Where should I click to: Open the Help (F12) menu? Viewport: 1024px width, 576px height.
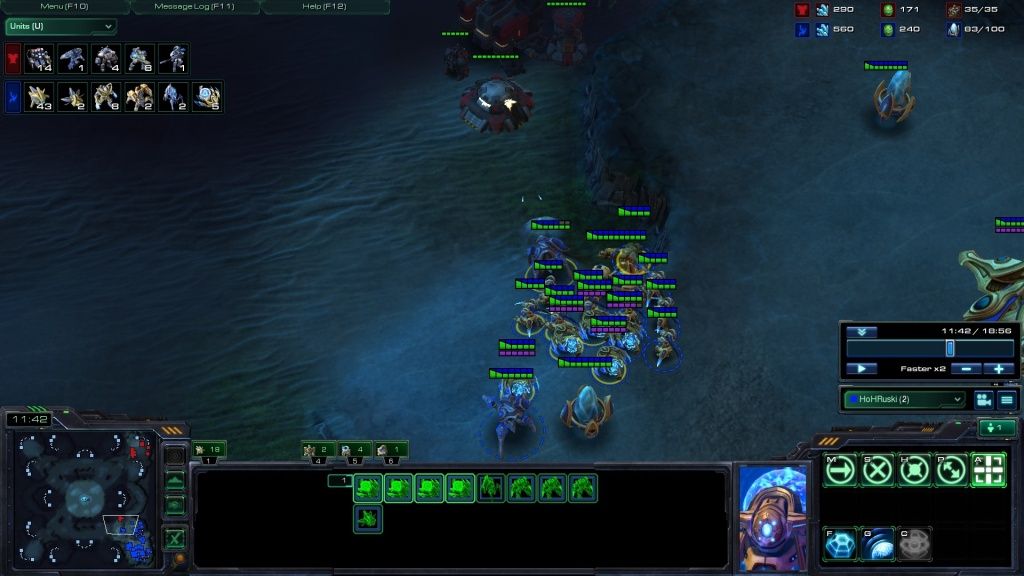(x=324, y=7)
